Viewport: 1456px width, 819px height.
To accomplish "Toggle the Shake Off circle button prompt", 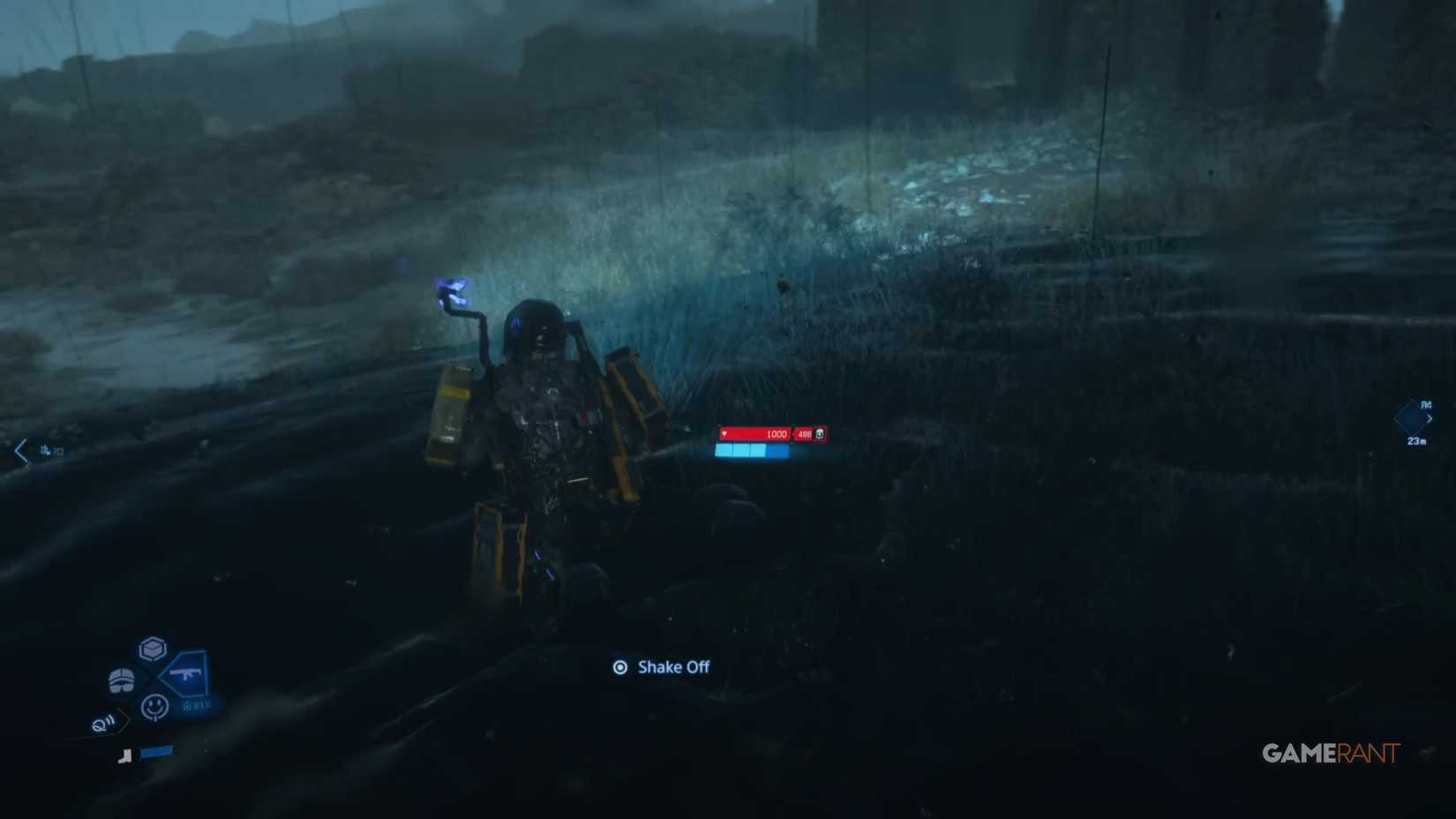I will (622, 667).
